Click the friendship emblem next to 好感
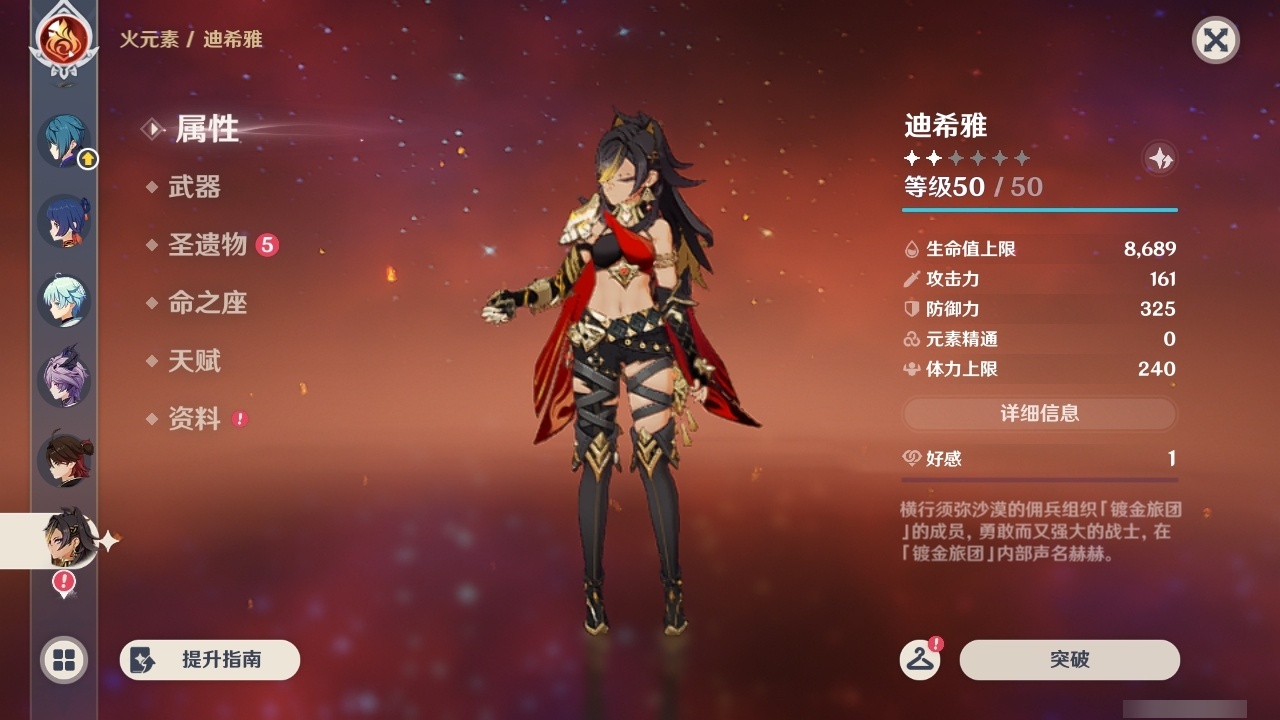1280x720 pixels. [911, 458]
